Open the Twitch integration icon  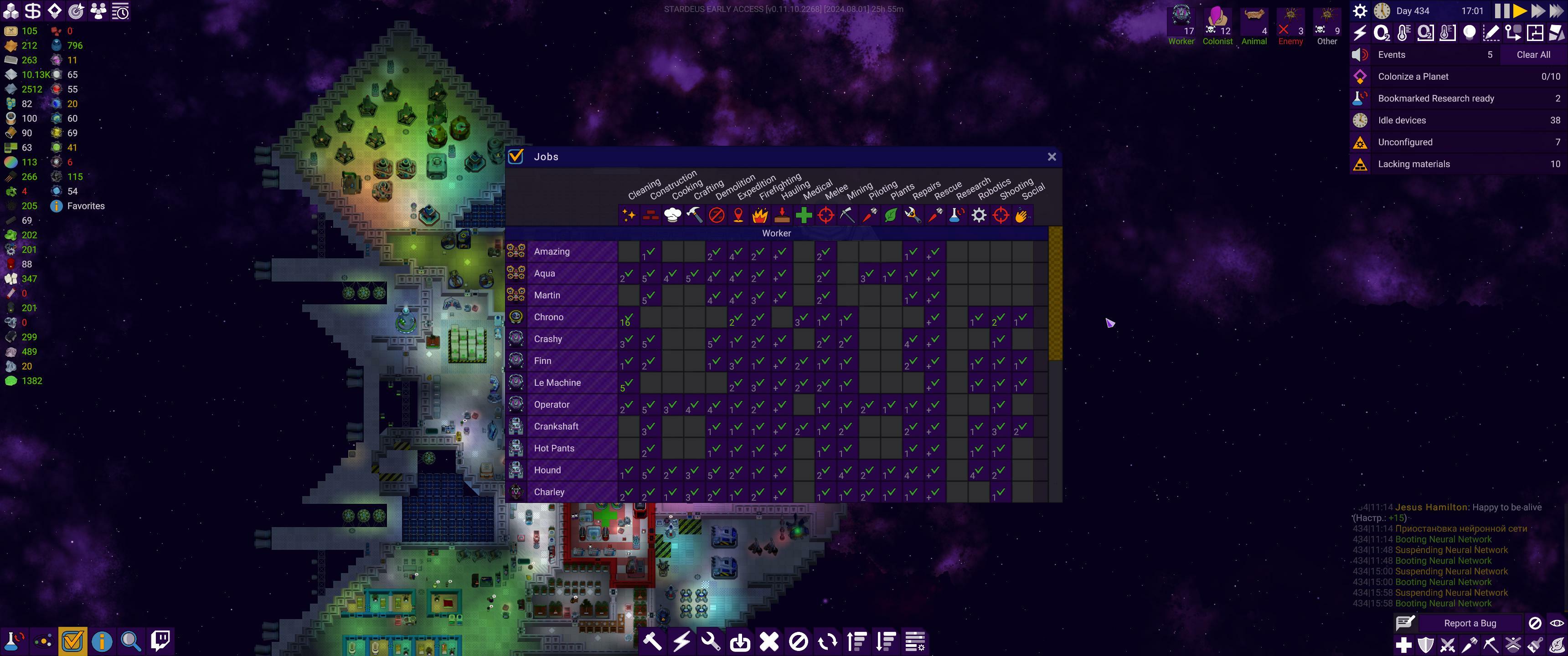160,640
